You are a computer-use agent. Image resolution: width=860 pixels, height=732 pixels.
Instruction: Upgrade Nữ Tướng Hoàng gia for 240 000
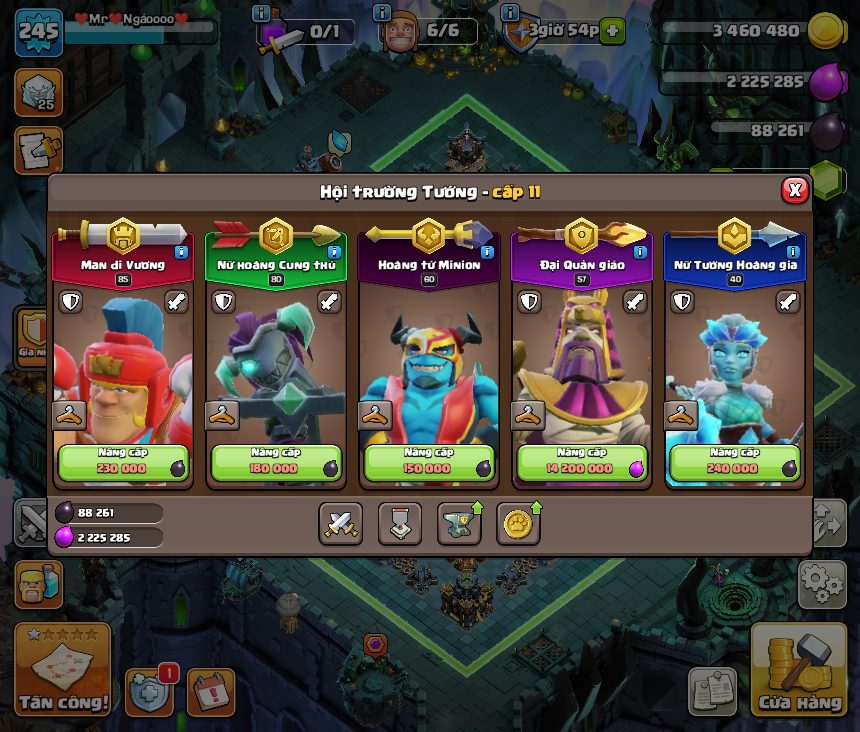pyautogui.click(x=735, y=463)
